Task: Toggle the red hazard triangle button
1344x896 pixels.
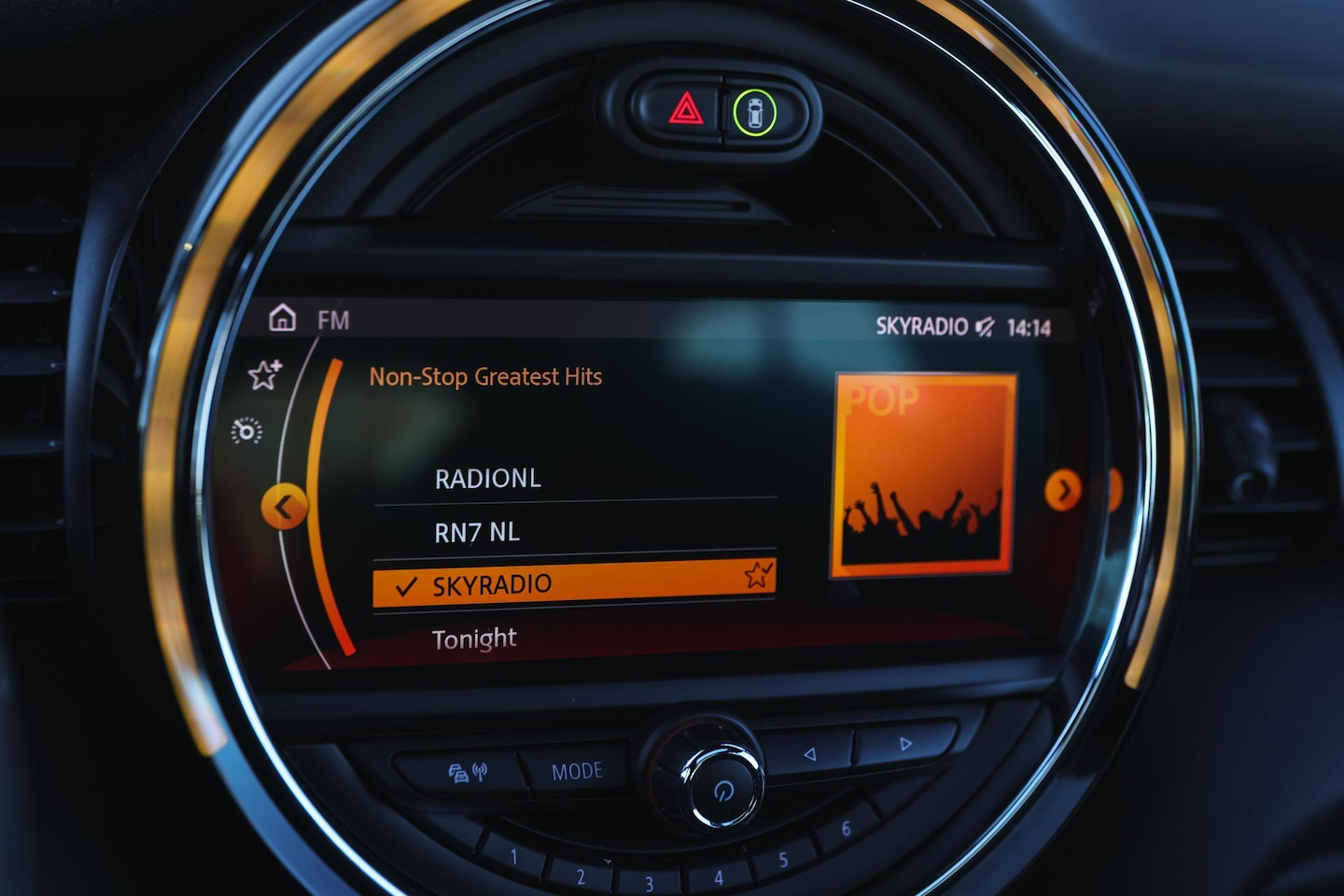Action: pos(686,110)
